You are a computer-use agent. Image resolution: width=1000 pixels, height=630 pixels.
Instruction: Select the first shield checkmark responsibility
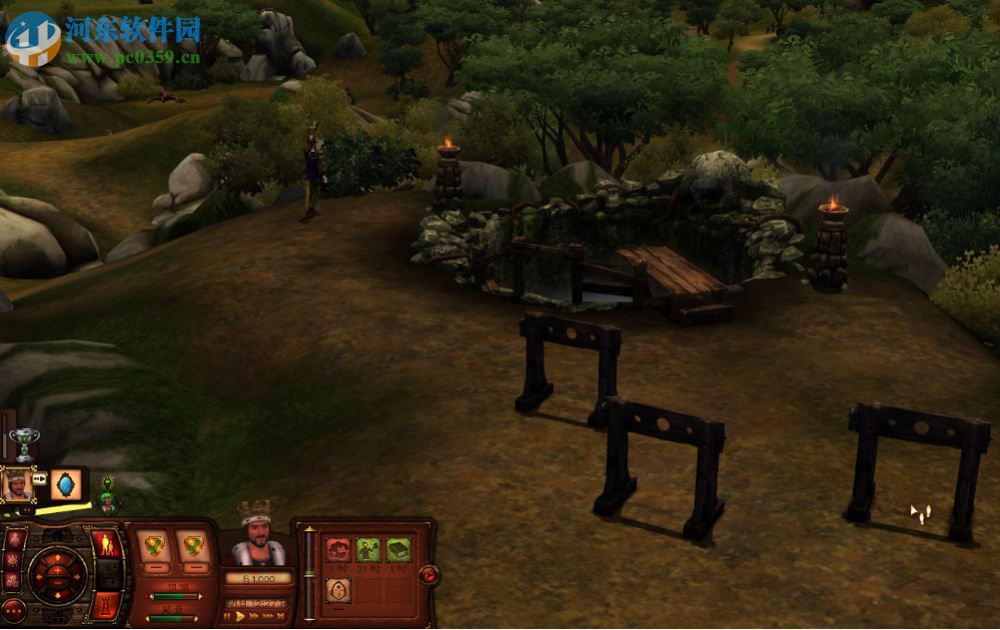[x=153, y=546]
